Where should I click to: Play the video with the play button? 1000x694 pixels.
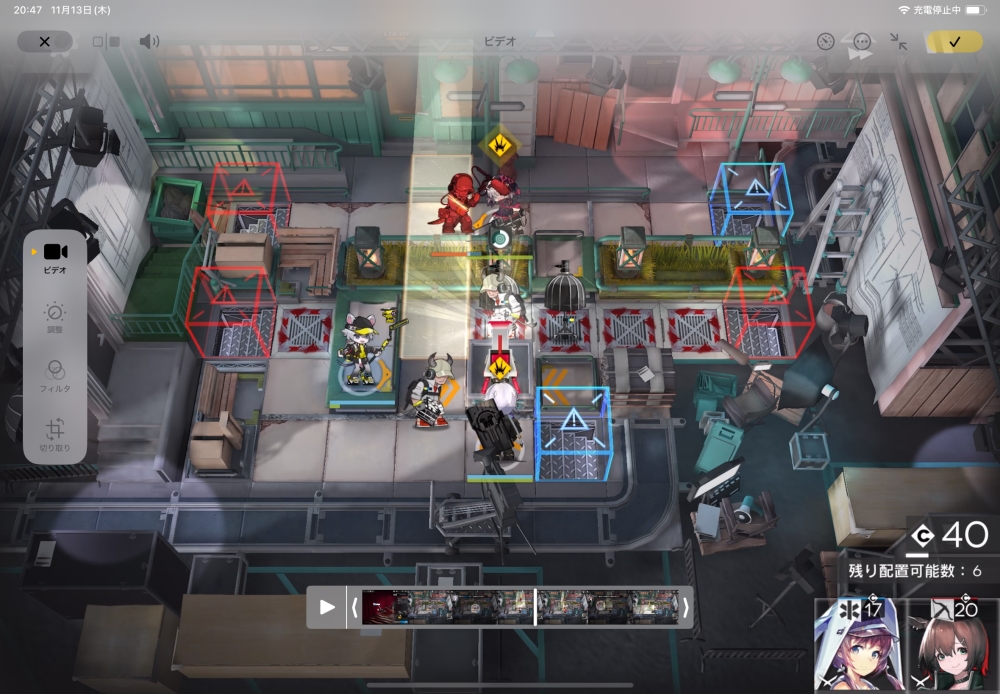tap(327, 607)
